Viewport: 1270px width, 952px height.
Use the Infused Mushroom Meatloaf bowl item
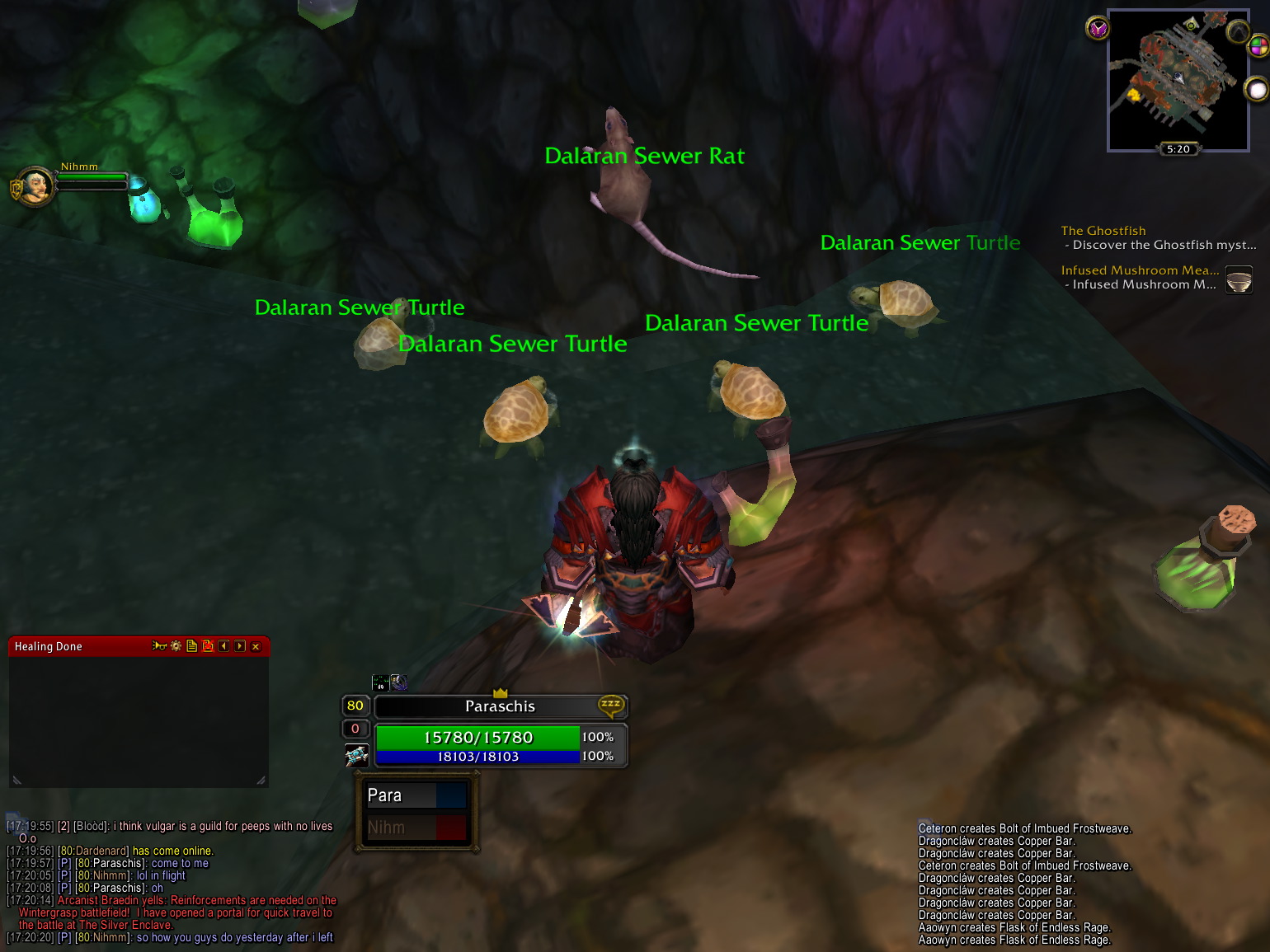point(1239,279)
